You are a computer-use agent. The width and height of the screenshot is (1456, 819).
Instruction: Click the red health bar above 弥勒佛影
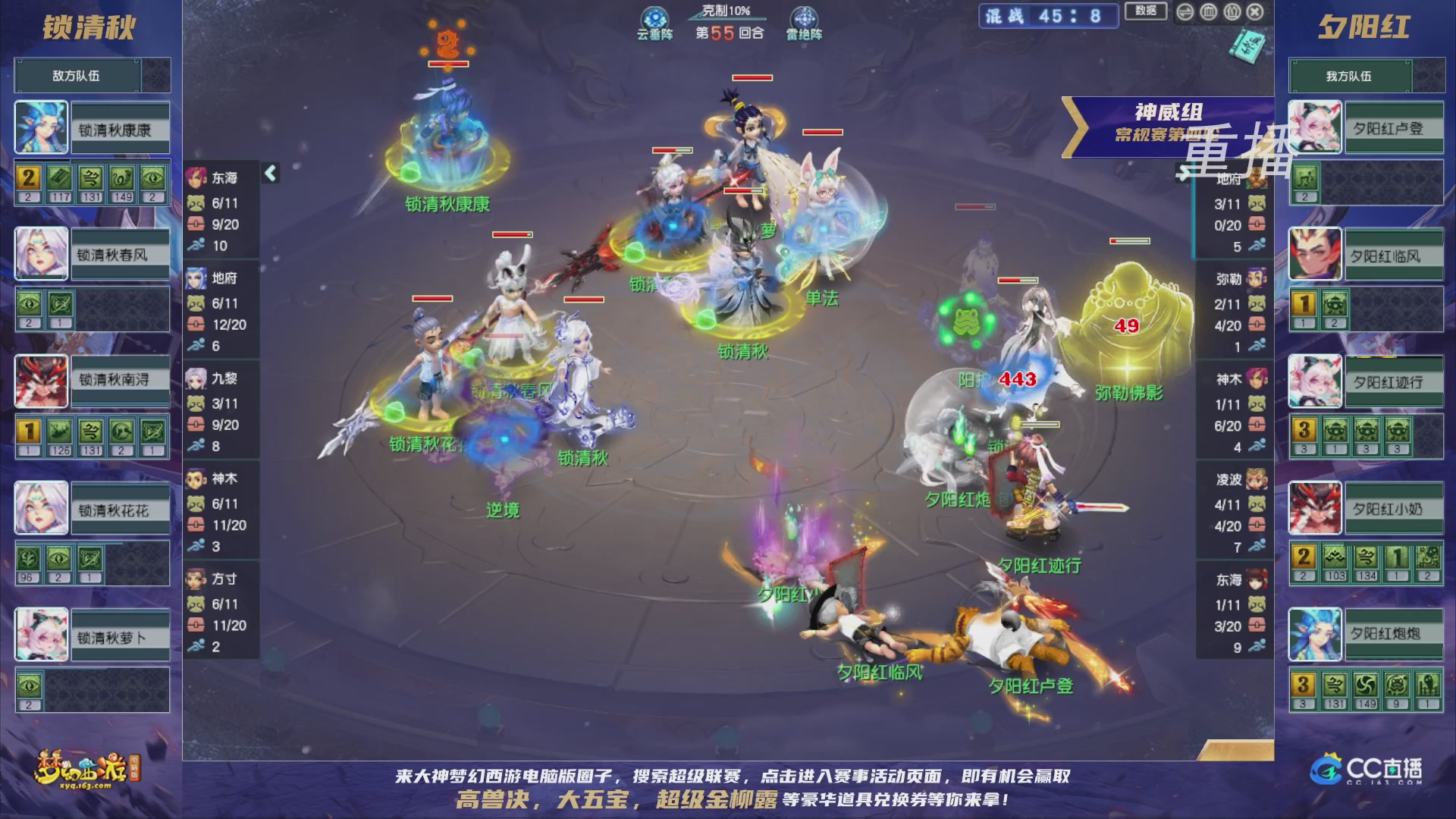click(x=1130, y=241)
